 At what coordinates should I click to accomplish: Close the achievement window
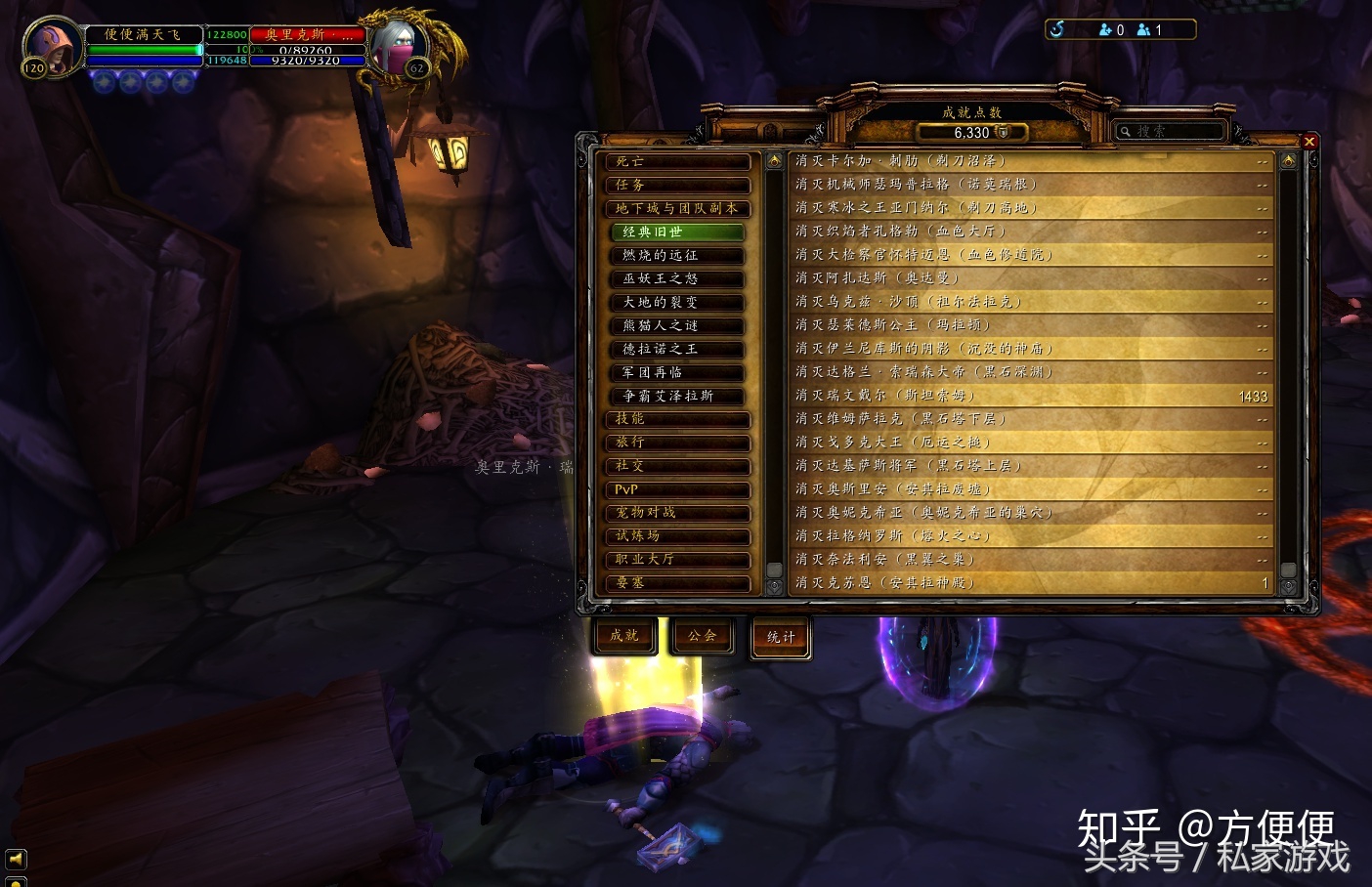coord(1309,142)
